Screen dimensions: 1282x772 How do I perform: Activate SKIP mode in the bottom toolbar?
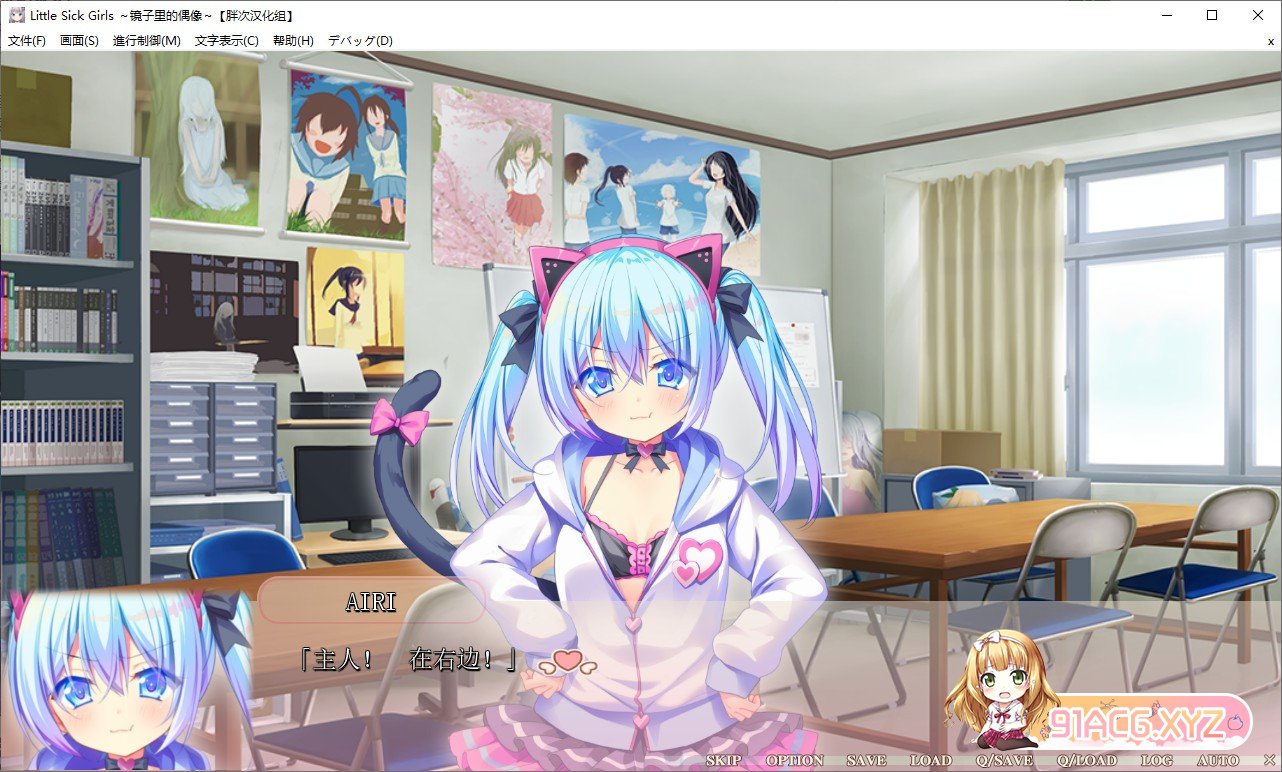click(722, 760)
